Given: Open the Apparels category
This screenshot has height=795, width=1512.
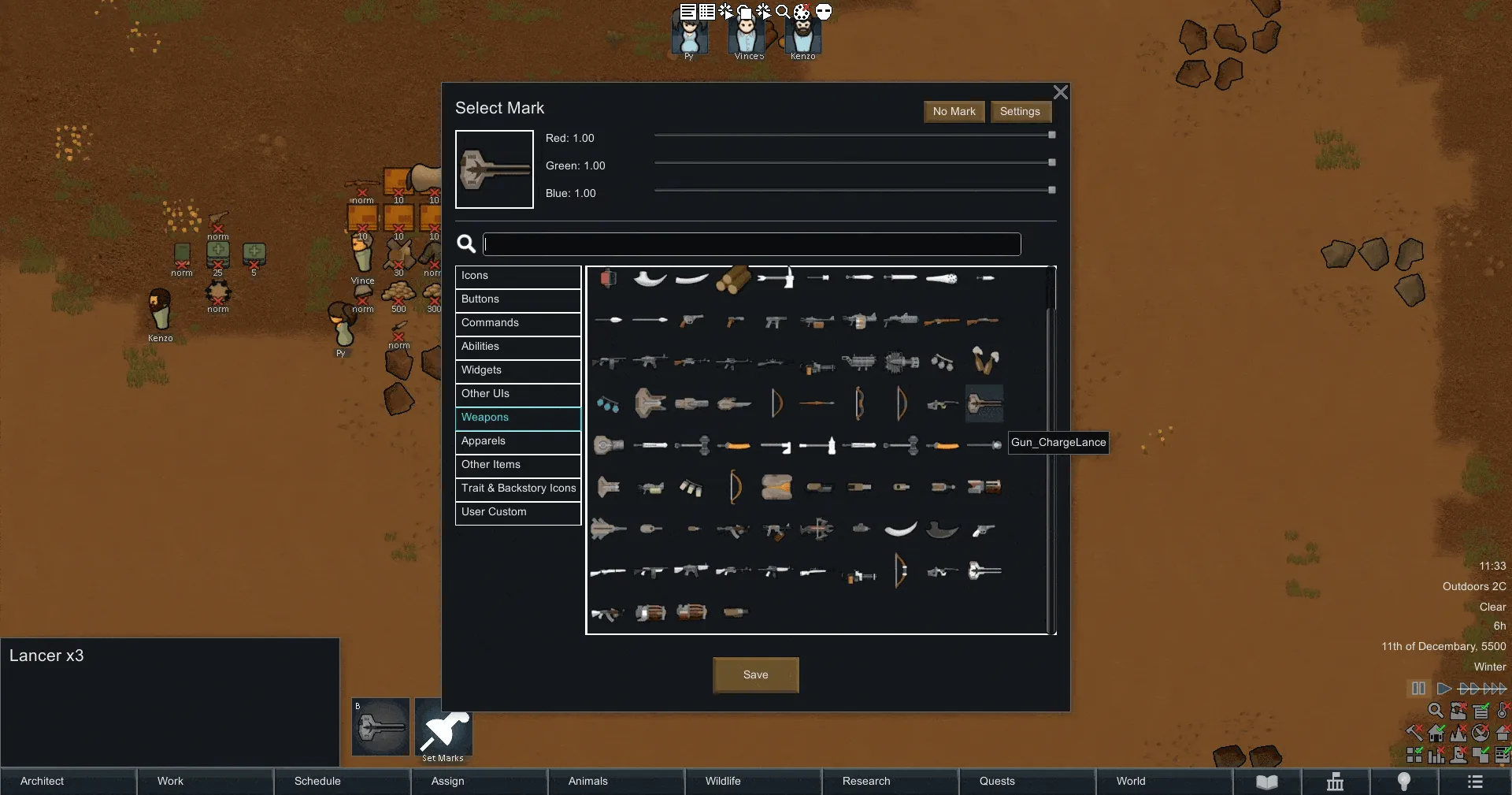Looking at the screenshot, I should click(x=517, y=442).
